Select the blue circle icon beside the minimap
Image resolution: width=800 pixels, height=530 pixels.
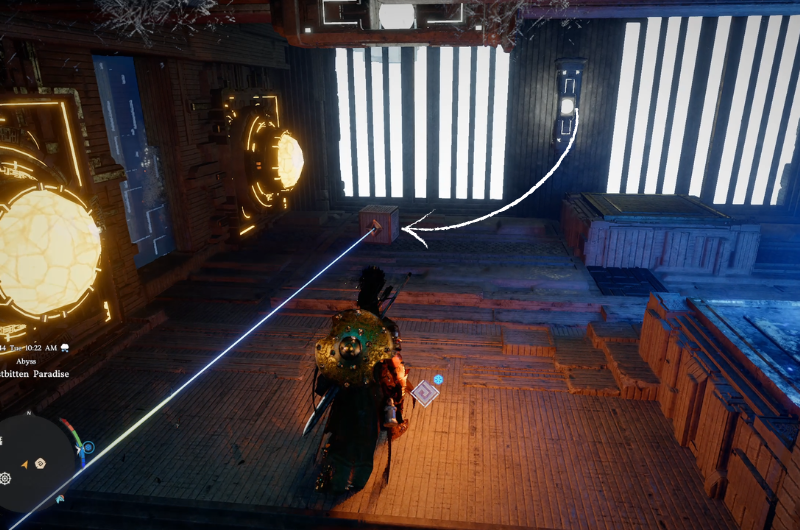89,447
